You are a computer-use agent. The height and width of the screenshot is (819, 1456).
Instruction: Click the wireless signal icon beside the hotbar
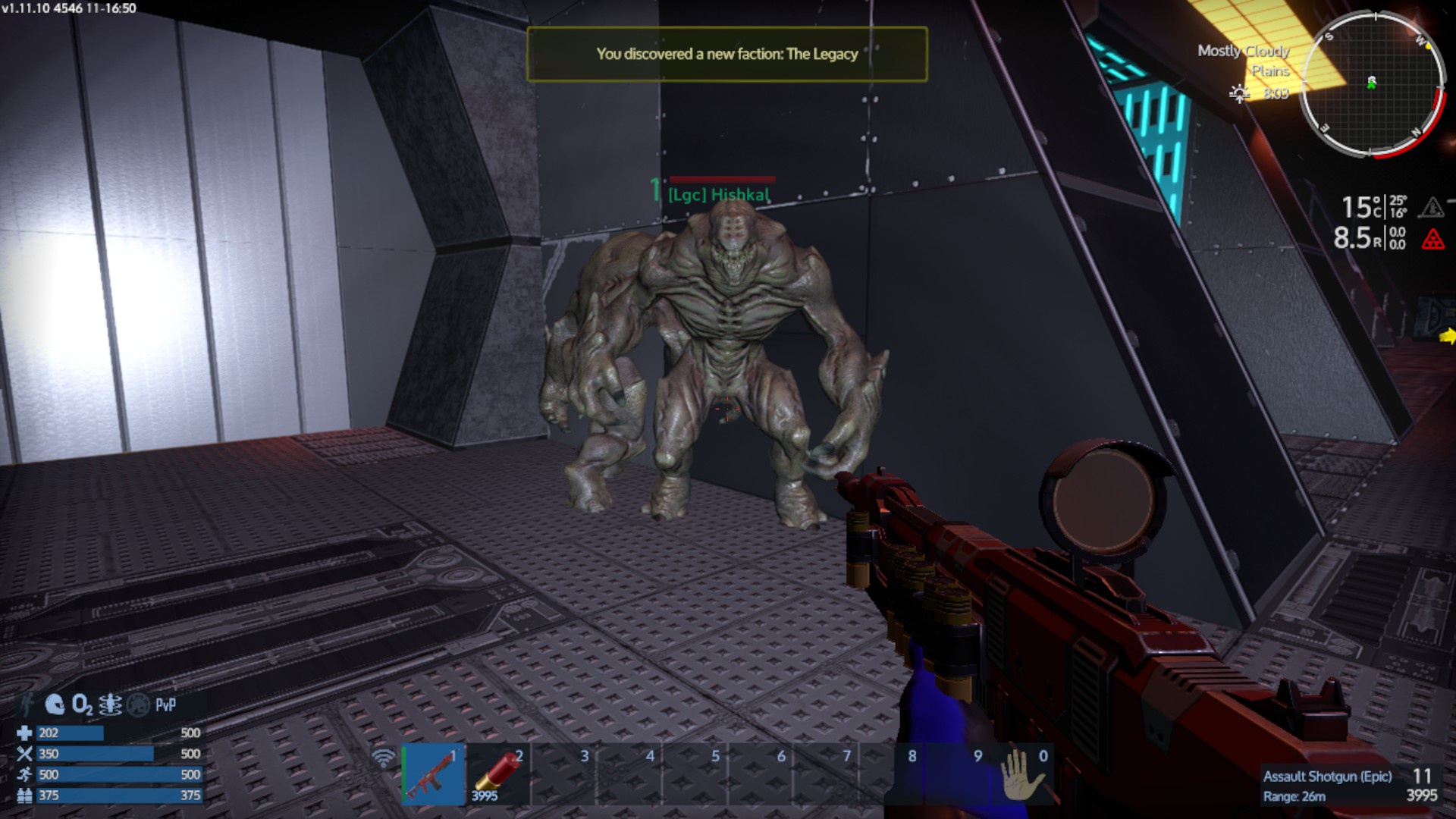coord(384,758)
